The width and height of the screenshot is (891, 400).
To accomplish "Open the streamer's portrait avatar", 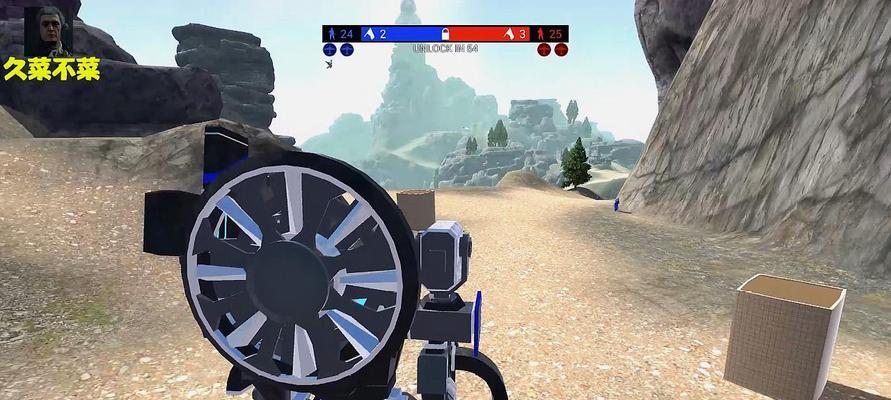I will [43, 32].
